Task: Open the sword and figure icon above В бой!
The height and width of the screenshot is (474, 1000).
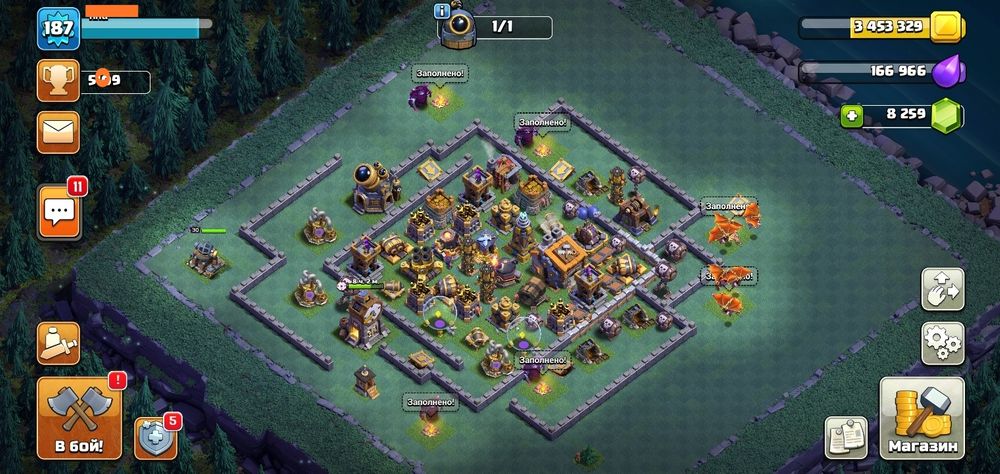Action: [x=58, y=343]
